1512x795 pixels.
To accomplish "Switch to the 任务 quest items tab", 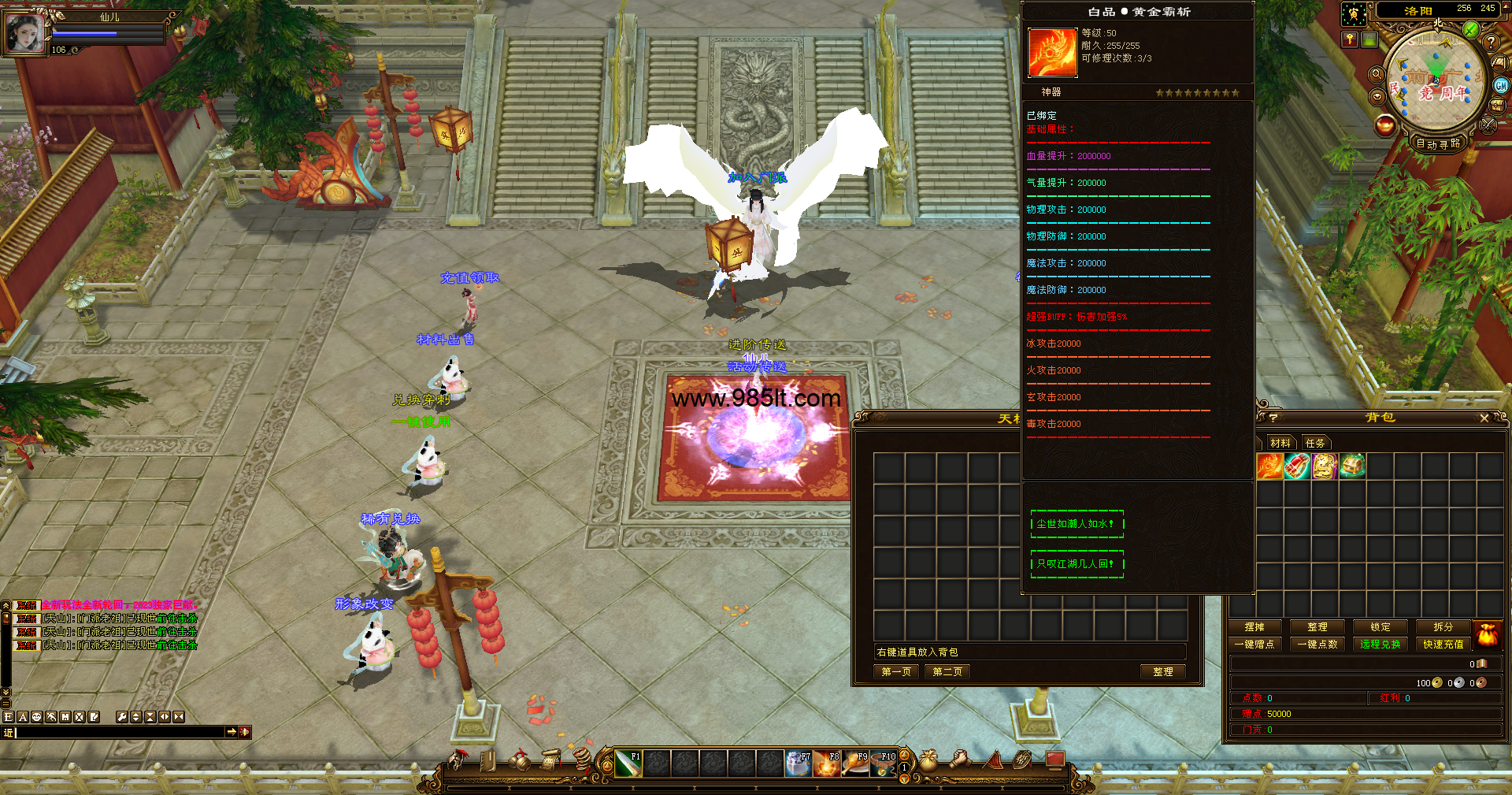I will coord(1315,443).
